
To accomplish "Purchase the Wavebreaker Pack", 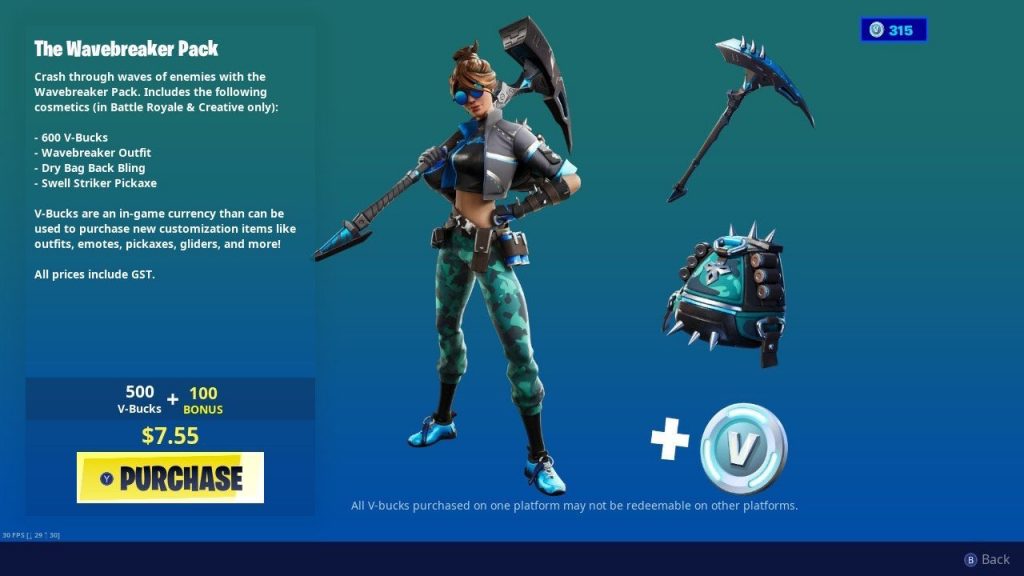I will tap(170, 477).
